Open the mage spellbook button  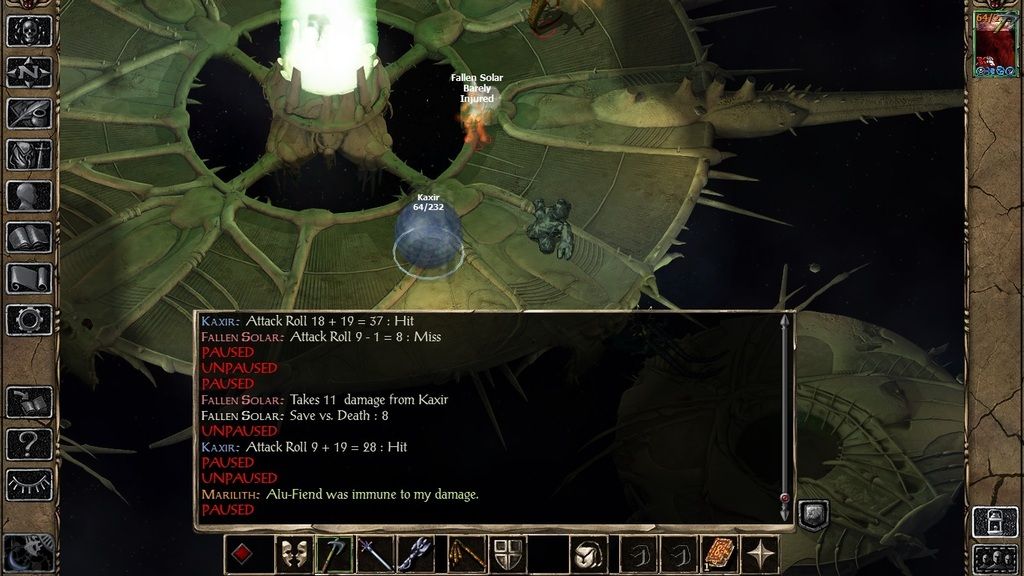(29, 237)
